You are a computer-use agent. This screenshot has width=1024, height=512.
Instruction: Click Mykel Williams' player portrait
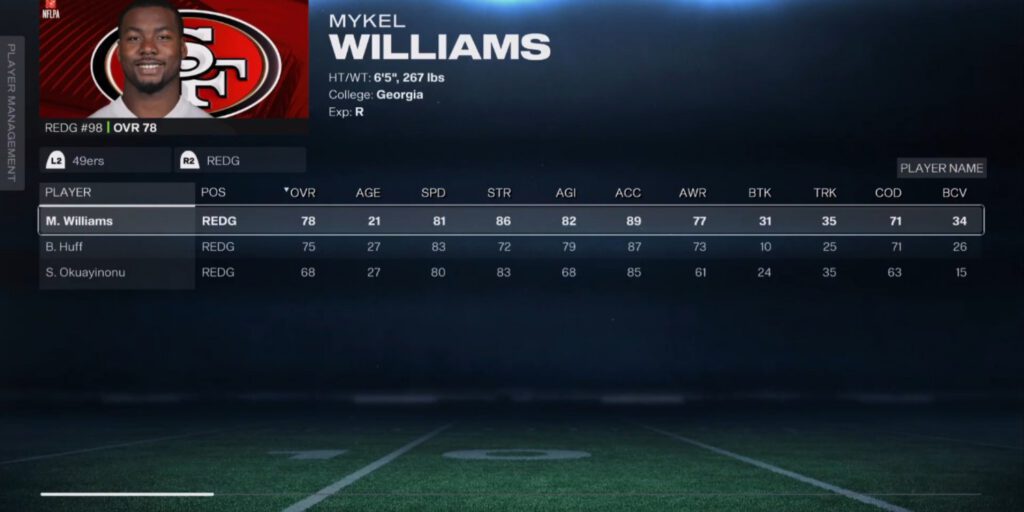pos(173,60)
